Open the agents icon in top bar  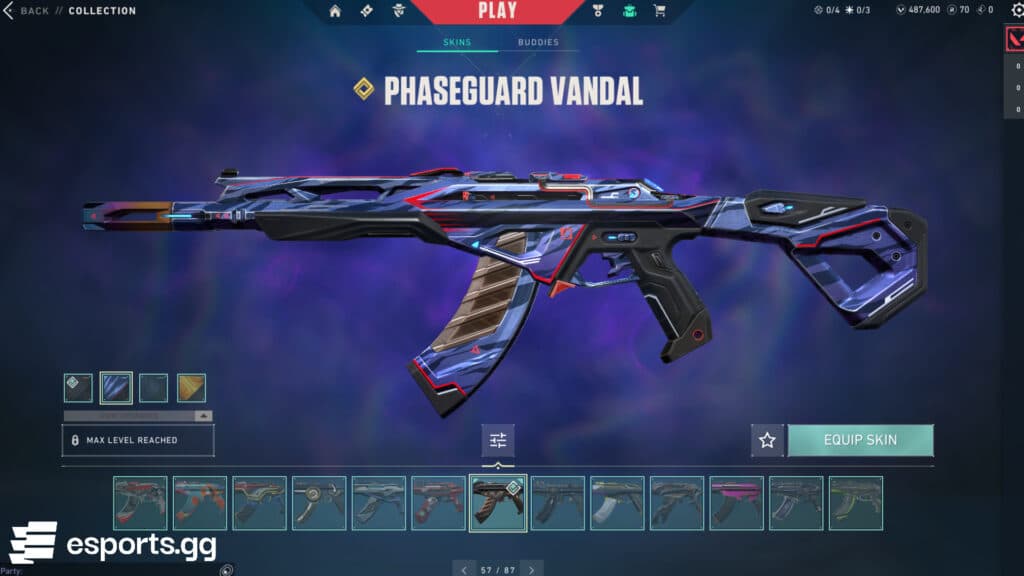coord(399,11)
